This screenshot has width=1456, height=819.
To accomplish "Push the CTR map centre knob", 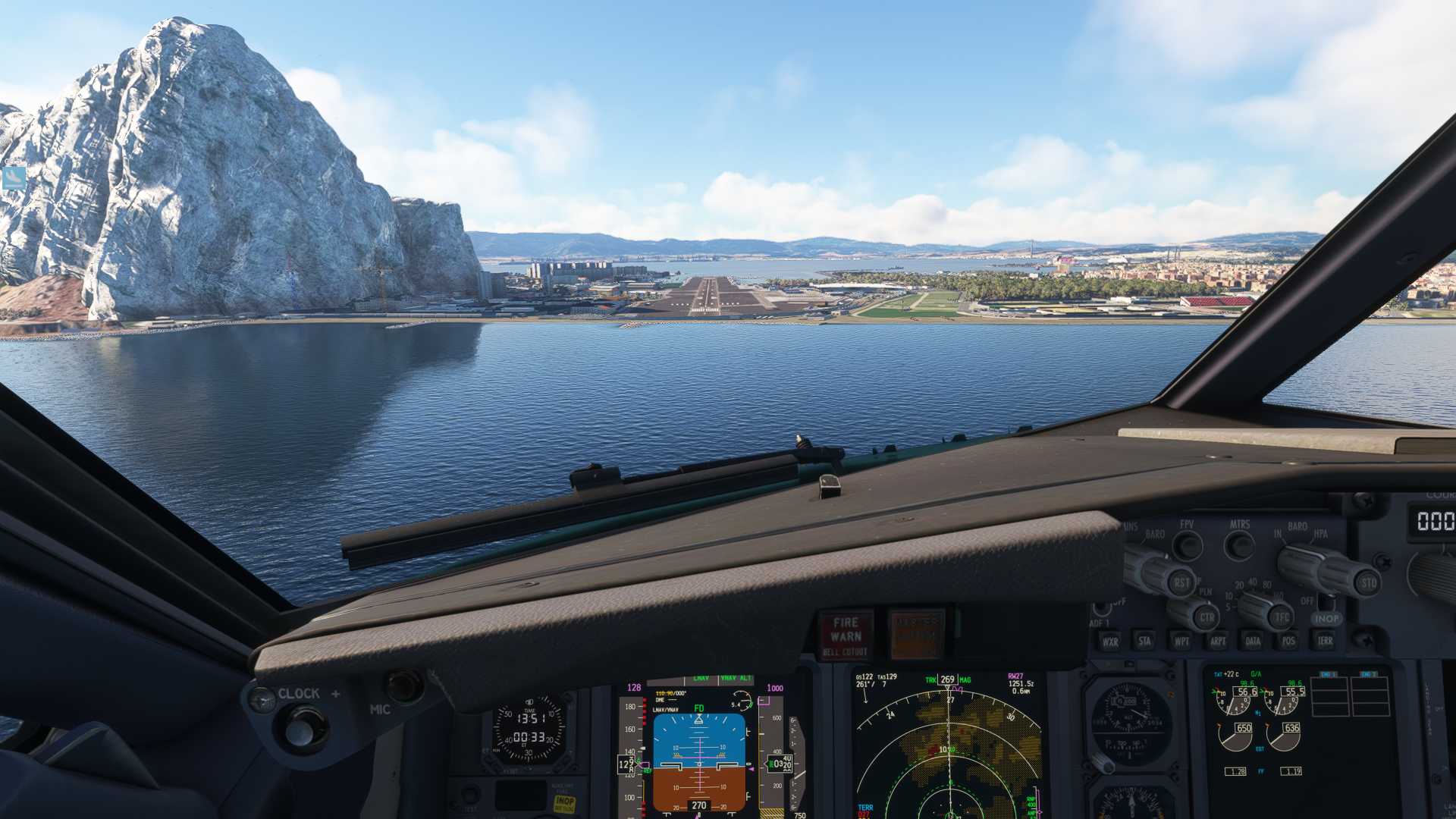I will pos(1207,617).
